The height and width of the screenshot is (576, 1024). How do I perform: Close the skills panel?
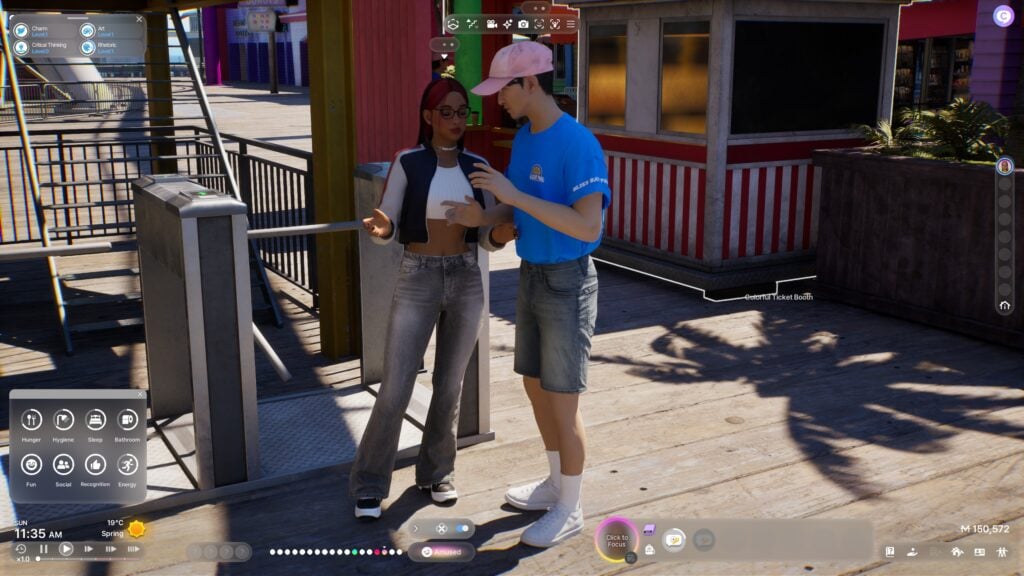click(139, 18)
